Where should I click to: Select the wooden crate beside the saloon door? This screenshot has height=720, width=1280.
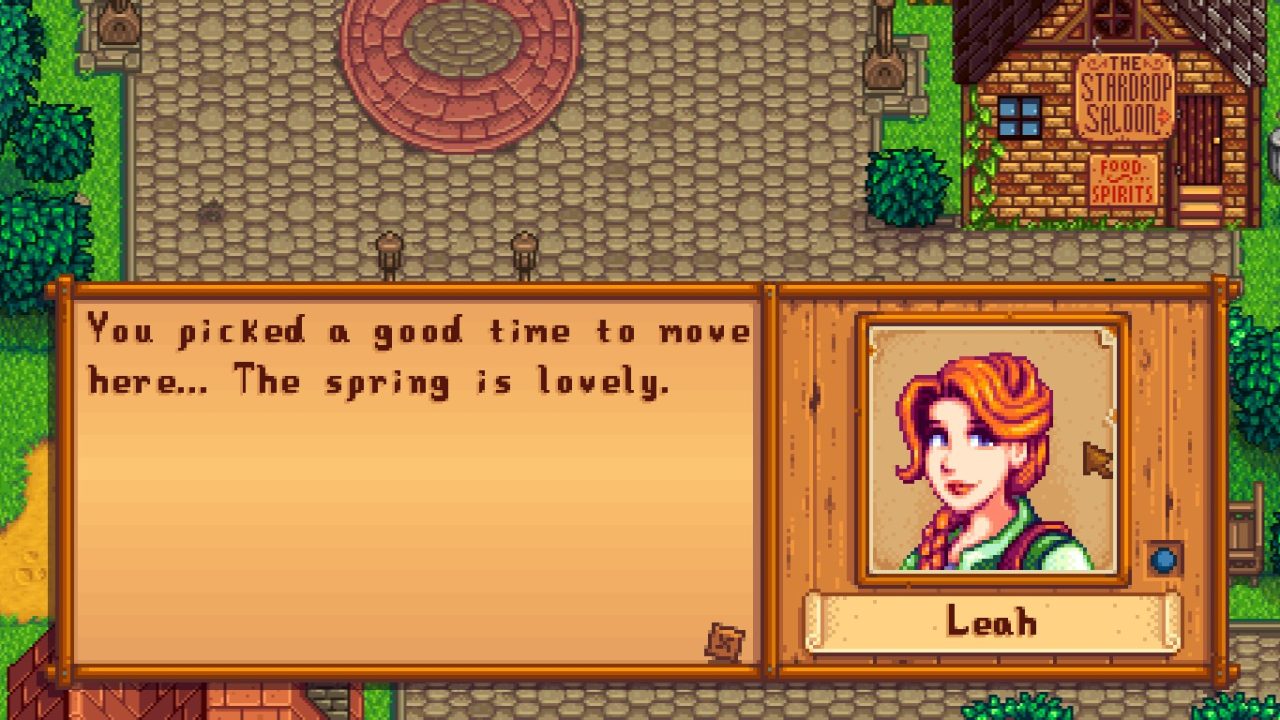pyautogui.click(x=1206, y=207)
